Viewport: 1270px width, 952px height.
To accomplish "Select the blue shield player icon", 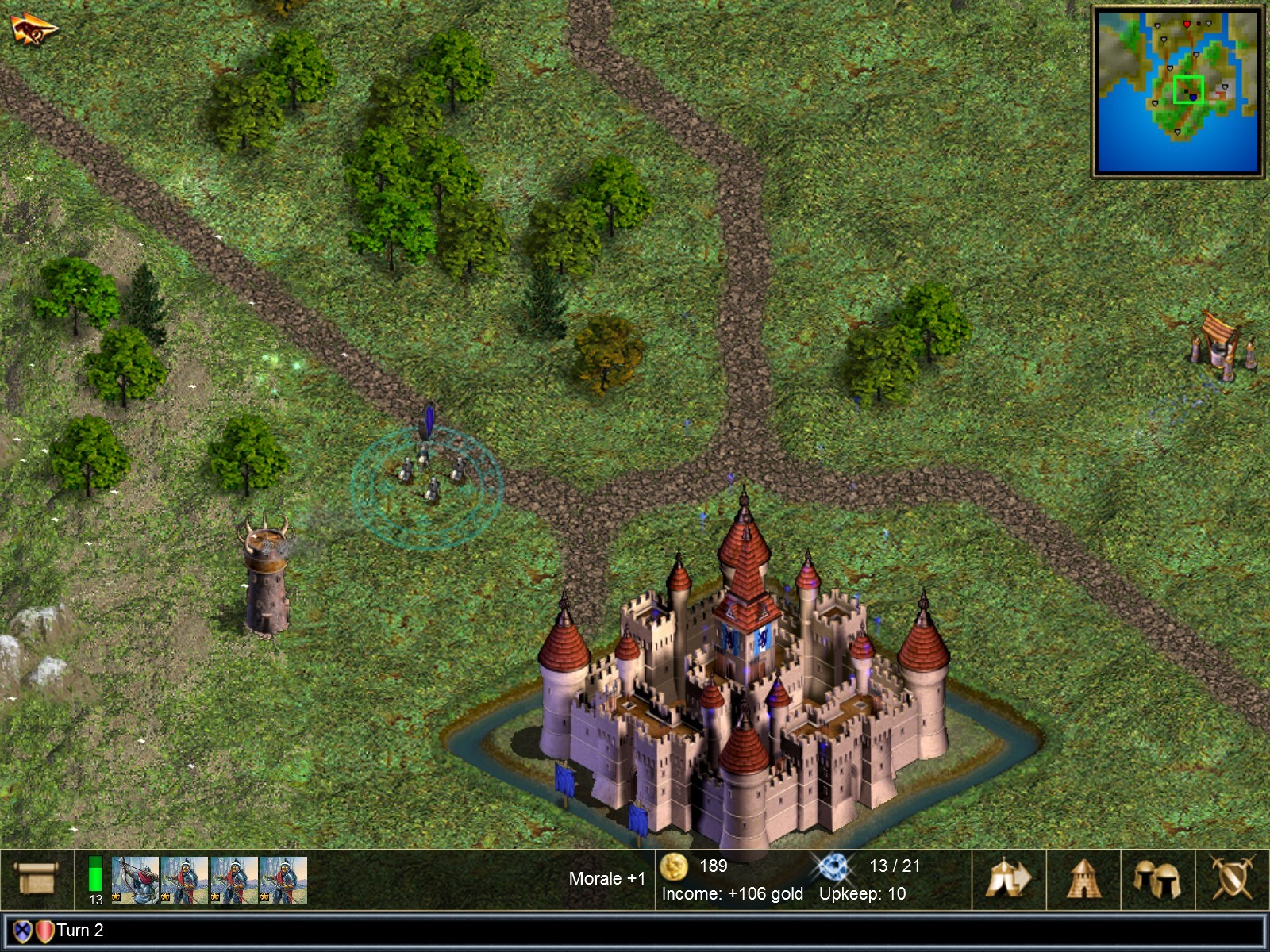I will 22,931.
